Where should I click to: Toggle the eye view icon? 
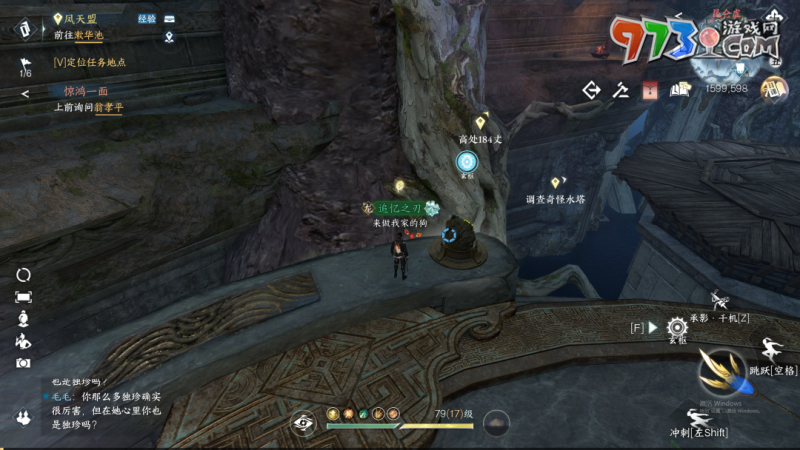click(x=303, y=422)
